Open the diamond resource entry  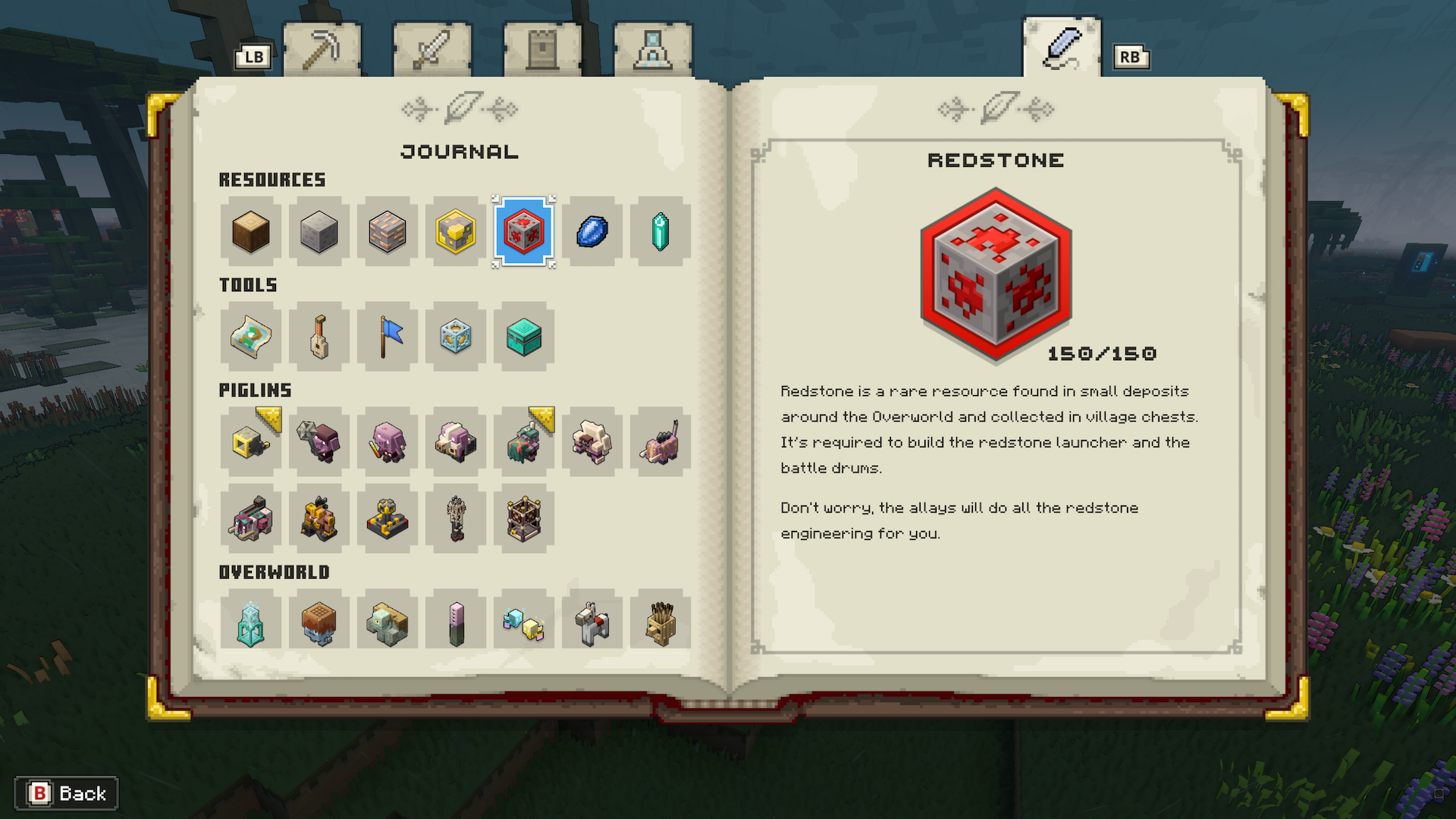click(592, 232)
